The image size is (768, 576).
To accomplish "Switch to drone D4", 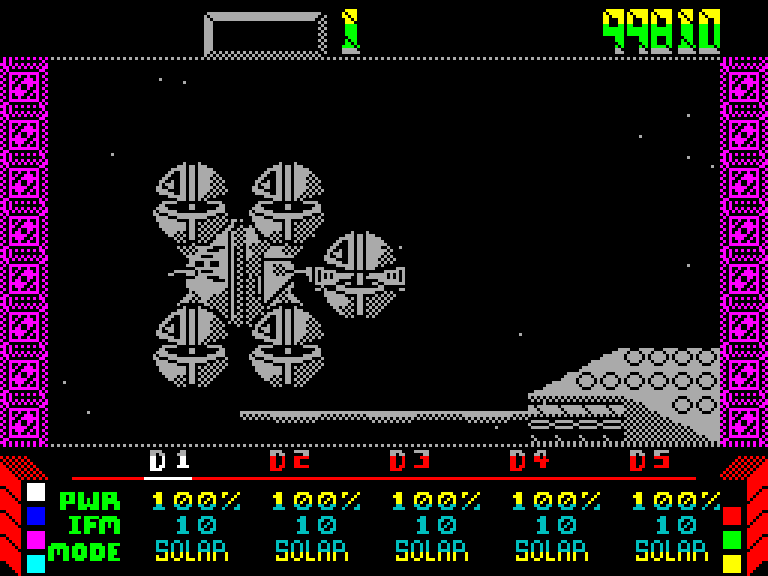I will [529, 461].
